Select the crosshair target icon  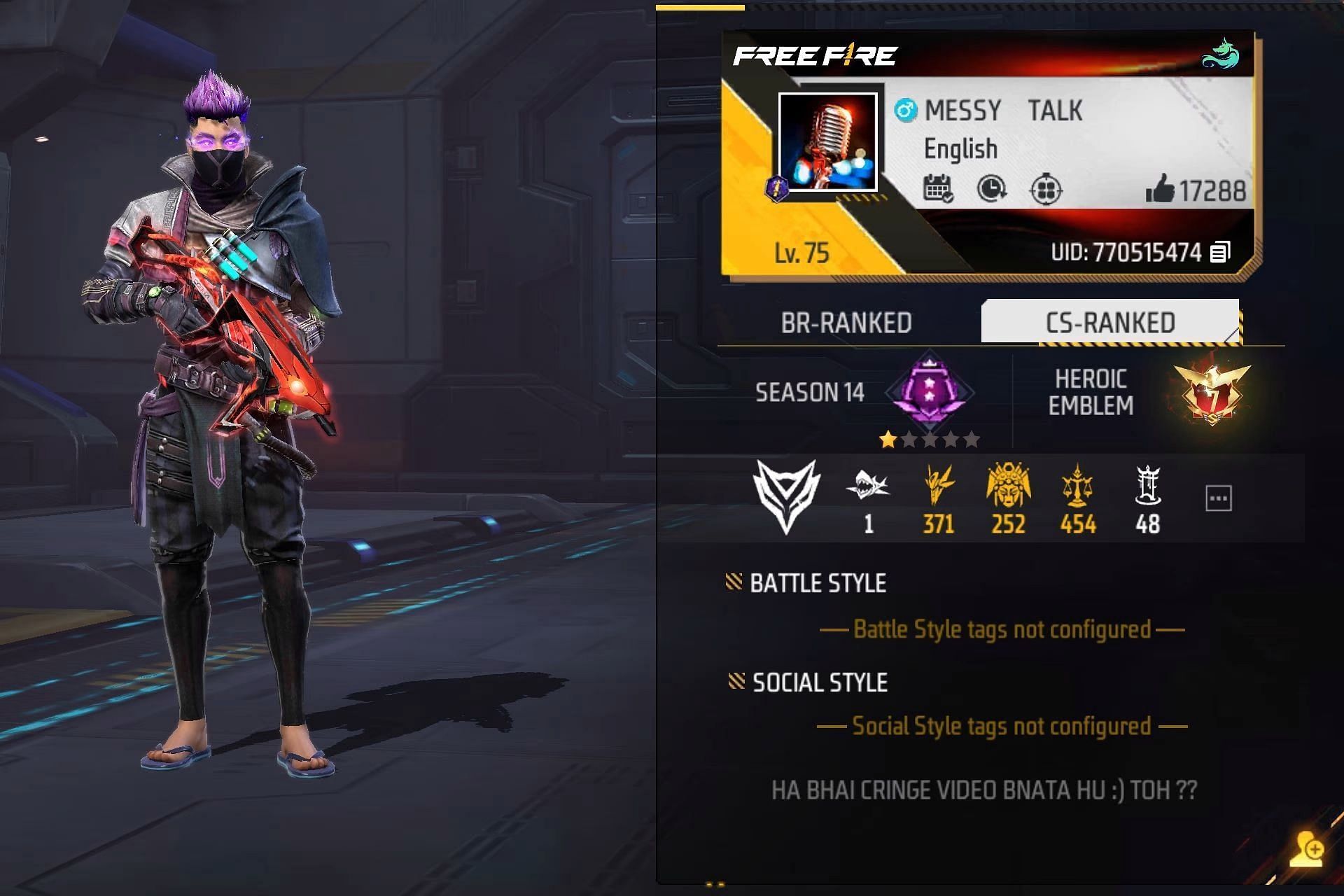point(1046,190)
